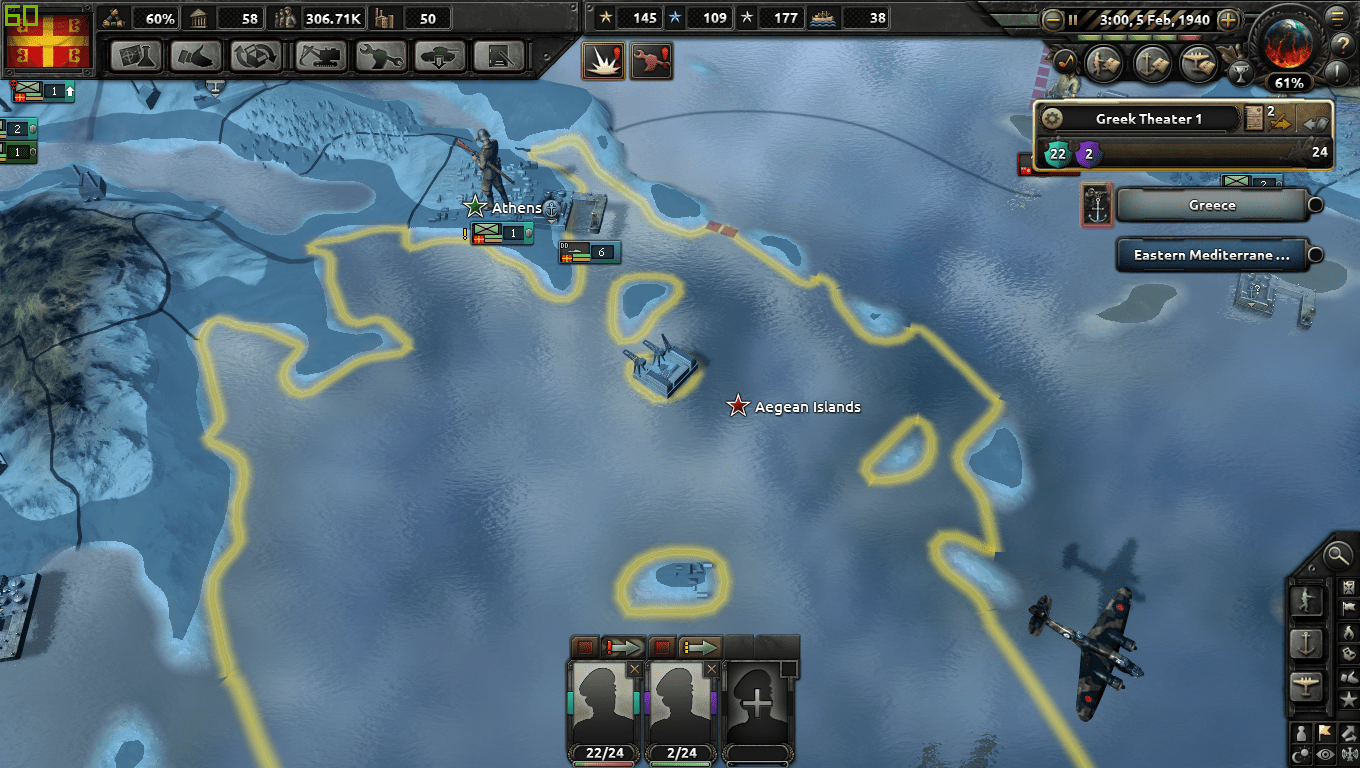
Task: Show air units via the airplane filter
Action: coord(1305,685)
